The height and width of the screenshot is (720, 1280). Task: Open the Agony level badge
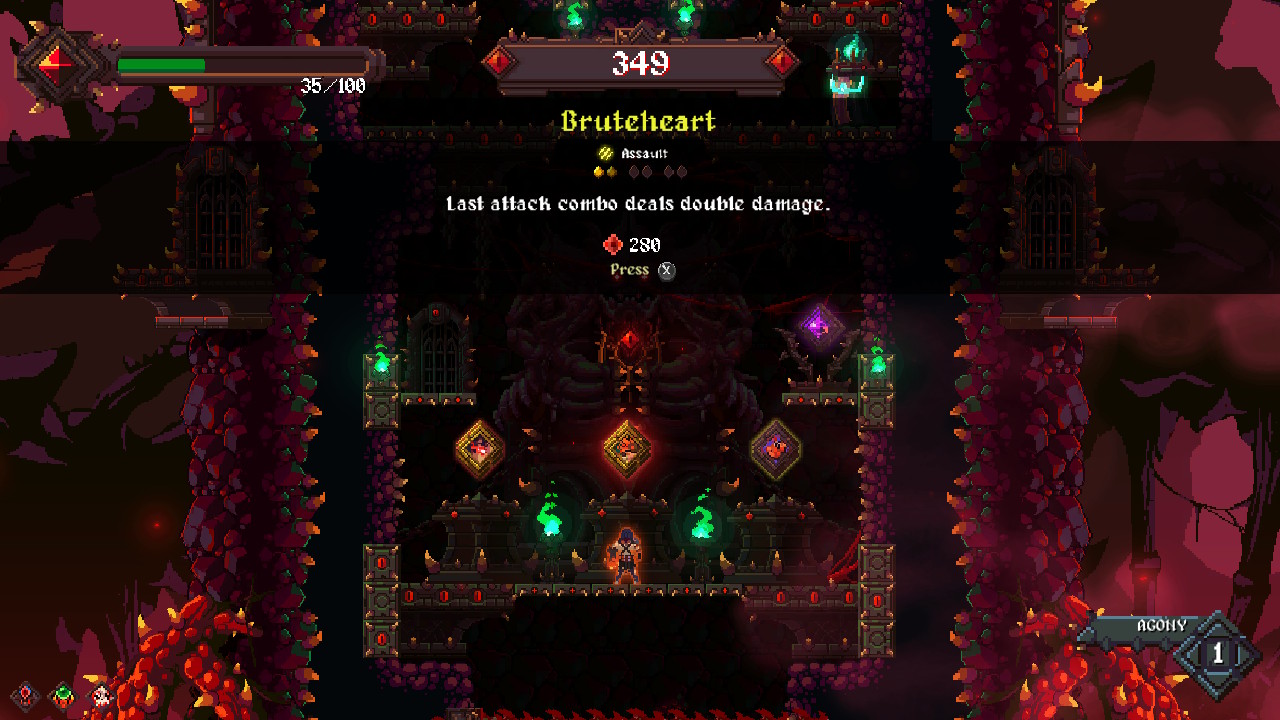(1217, 654)
